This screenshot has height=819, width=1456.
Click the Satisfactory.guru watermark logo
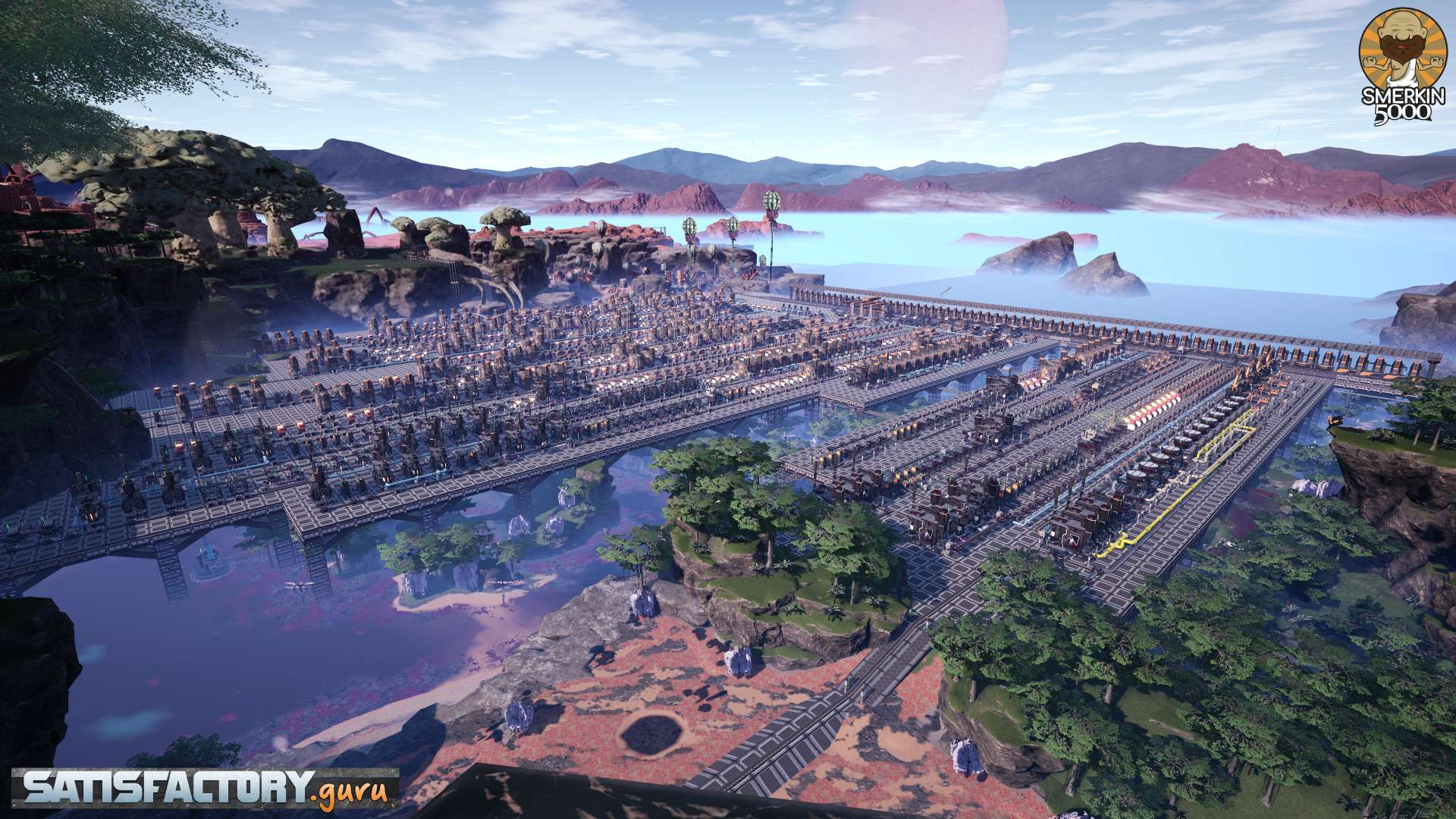(205, 789)
